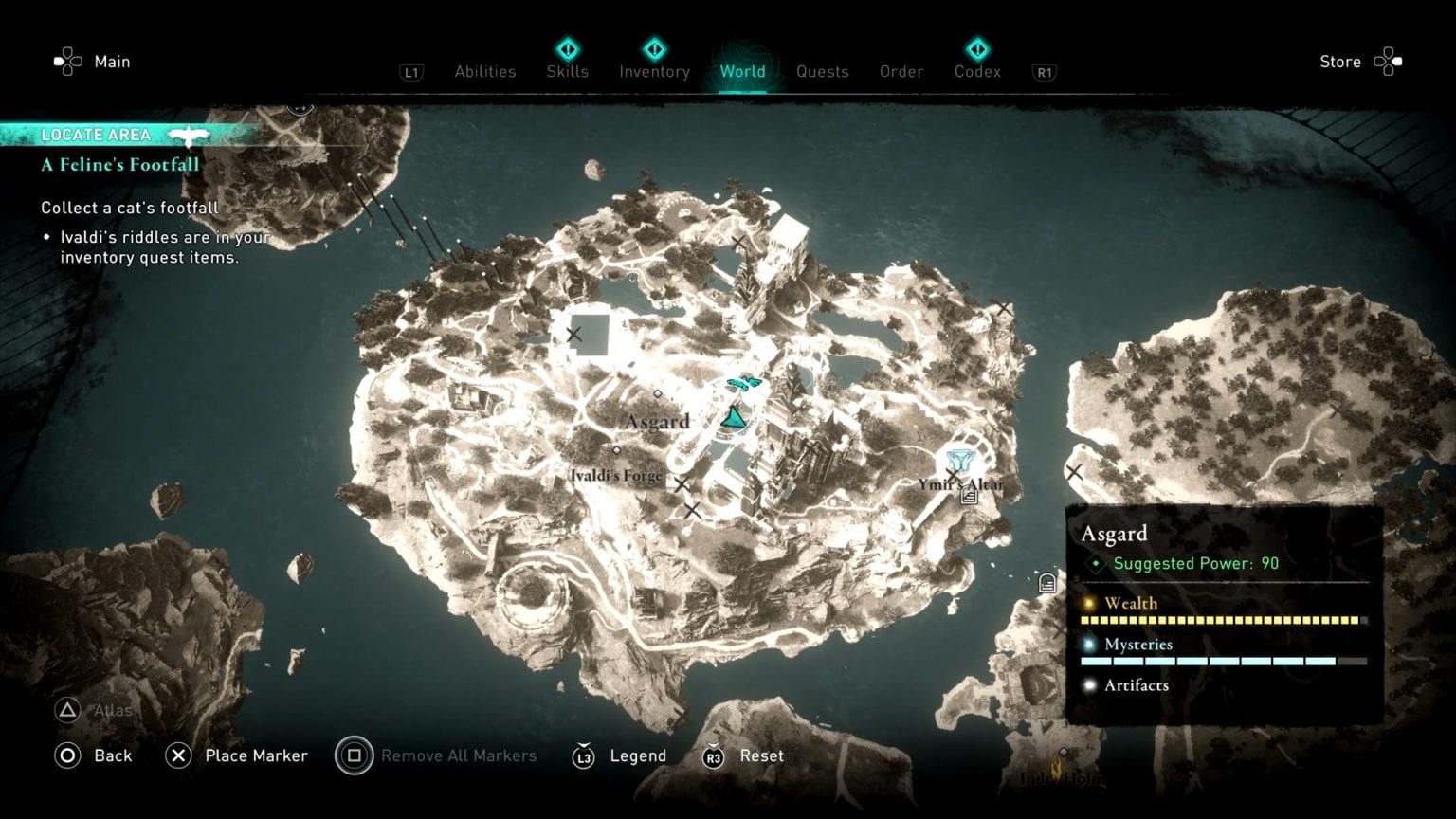The height and width of the screenshot is (819, 1456).
Task: Click the Wealth progress bar in Asgard panel
Action: 1223,619
